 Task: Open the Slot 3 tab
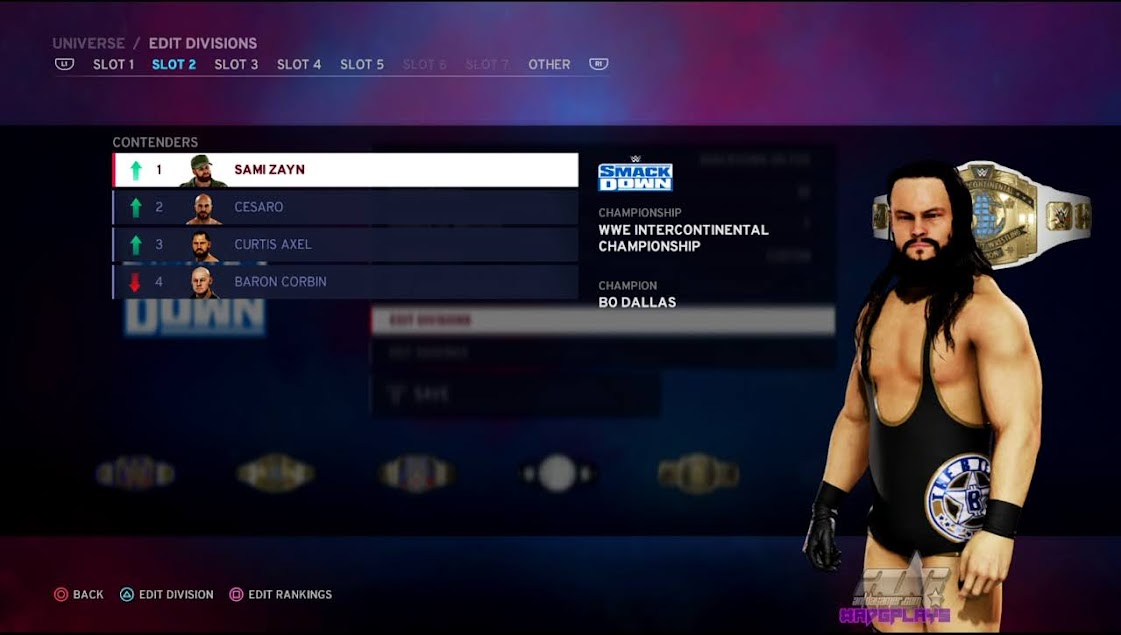tap(236, 64)
